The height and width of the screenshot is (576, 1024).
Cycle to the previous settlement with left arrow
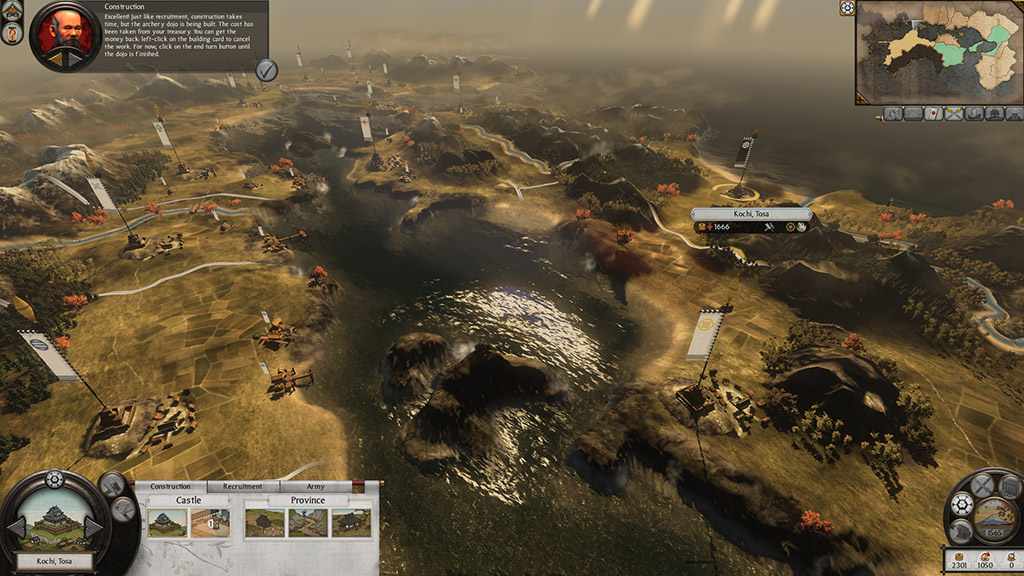16,528
